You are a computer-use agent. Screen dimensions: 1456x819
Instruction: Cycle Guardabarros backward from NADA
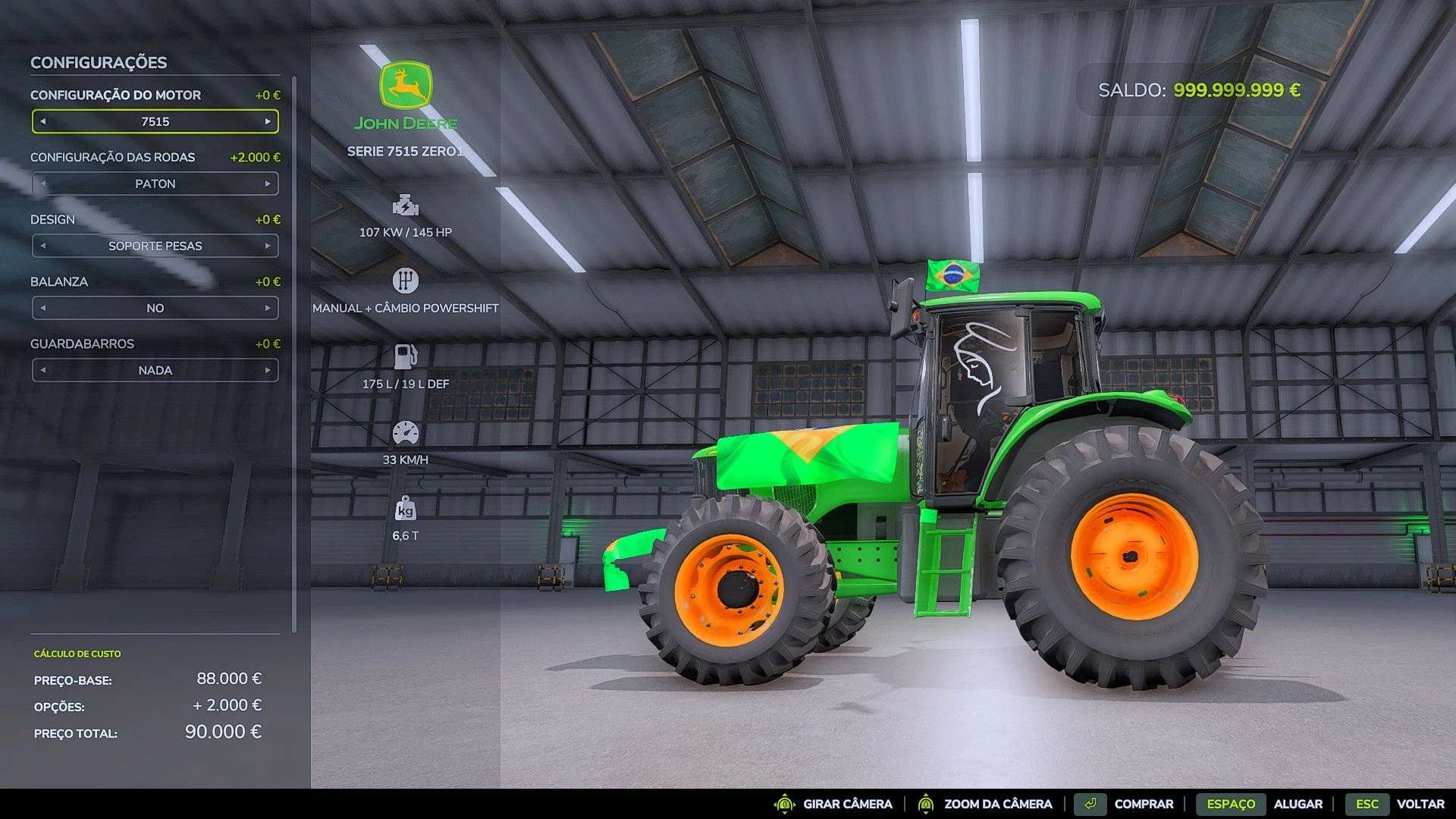click(43, 370)
